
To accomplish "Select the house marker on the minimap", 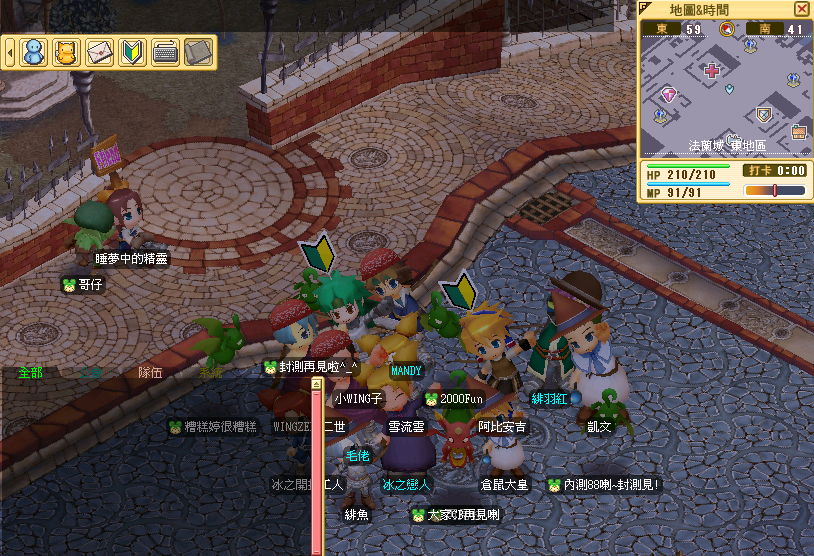I will pos(799,131).
